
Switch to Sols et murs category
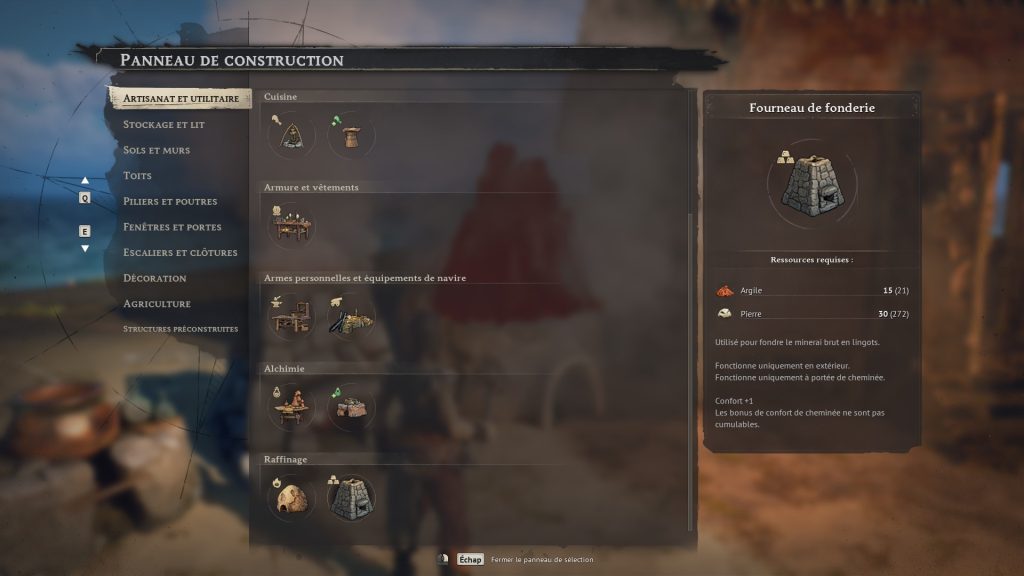156,150
